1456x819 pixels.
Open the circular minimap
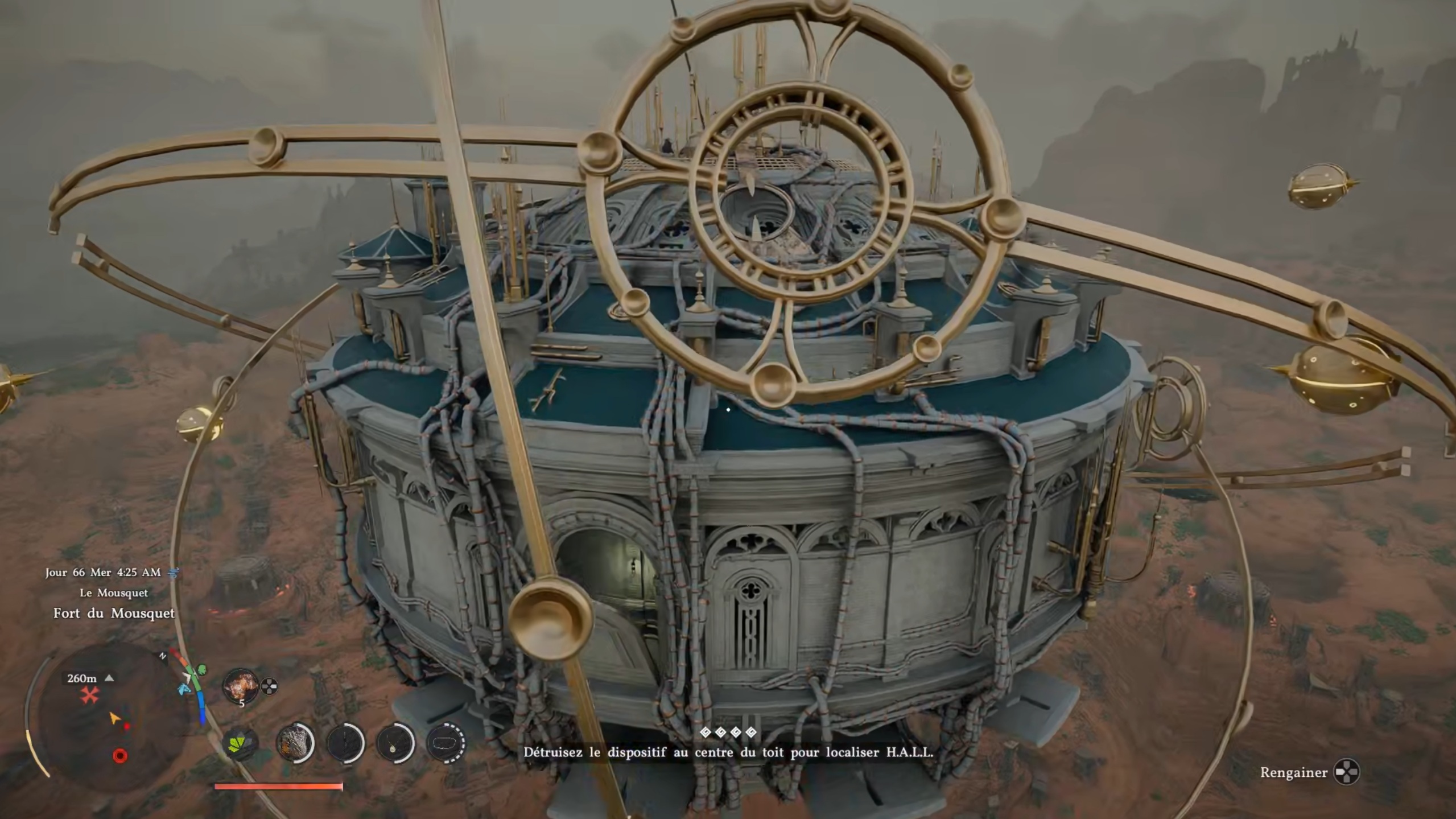tap(108, 716)
